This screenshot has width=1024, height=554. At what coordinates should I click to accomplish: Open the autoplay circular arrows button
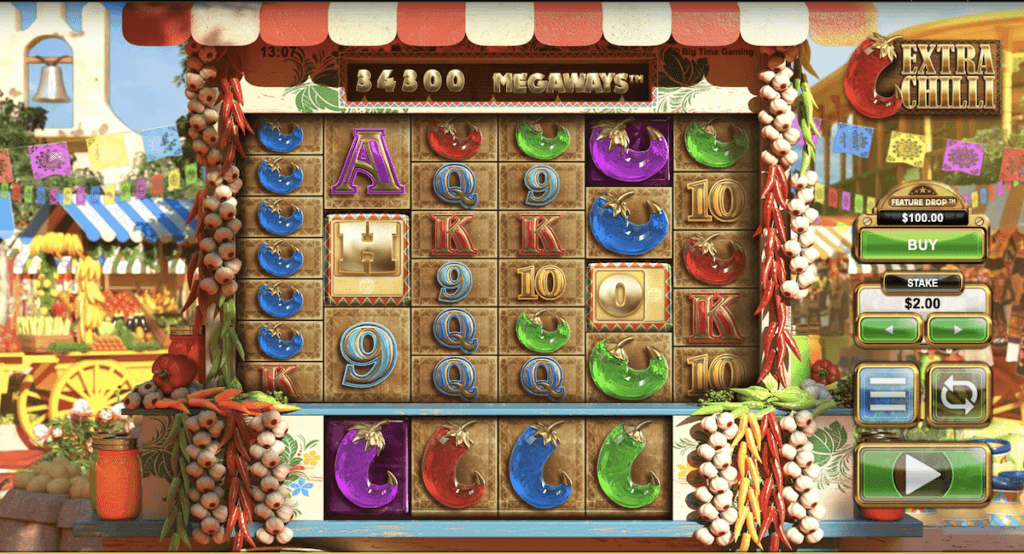958,395
